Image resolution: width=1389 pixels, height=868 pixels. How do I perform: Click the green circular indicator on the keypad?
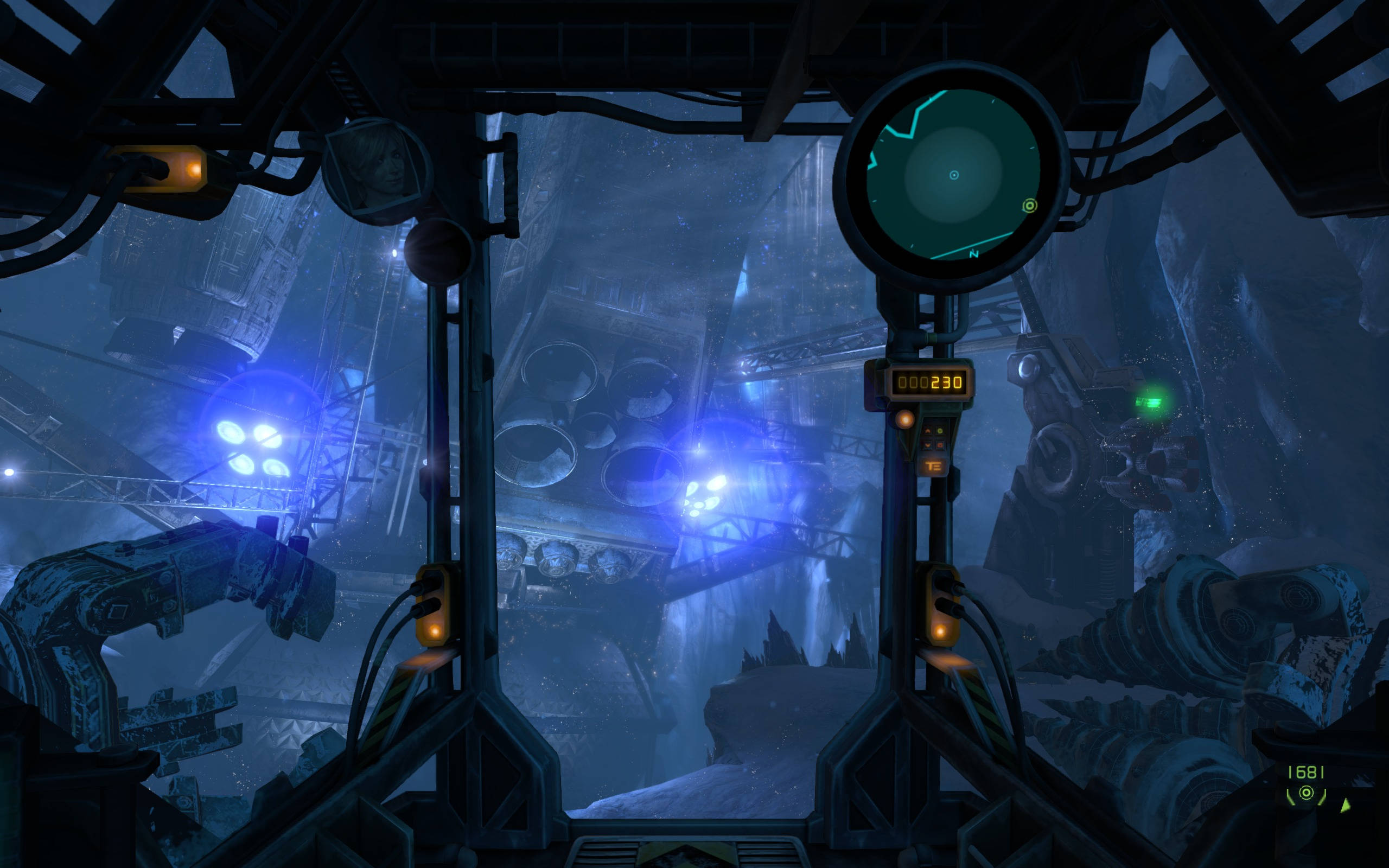tap(940, 432)
